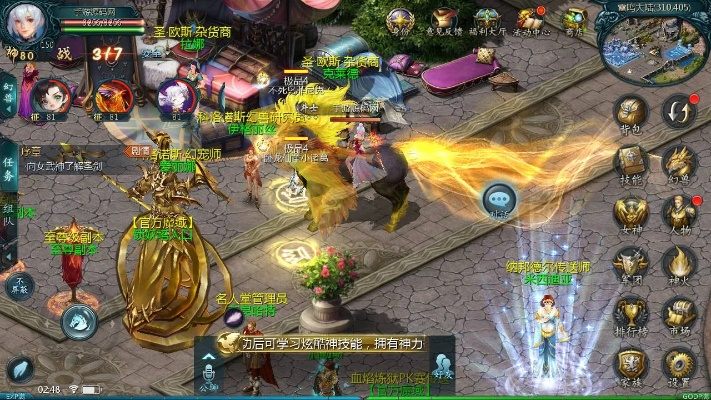Open the 商店 shop at the top
Image resolution: width=711 pixels, height=400 pixels.
click(x=574, y=20)
